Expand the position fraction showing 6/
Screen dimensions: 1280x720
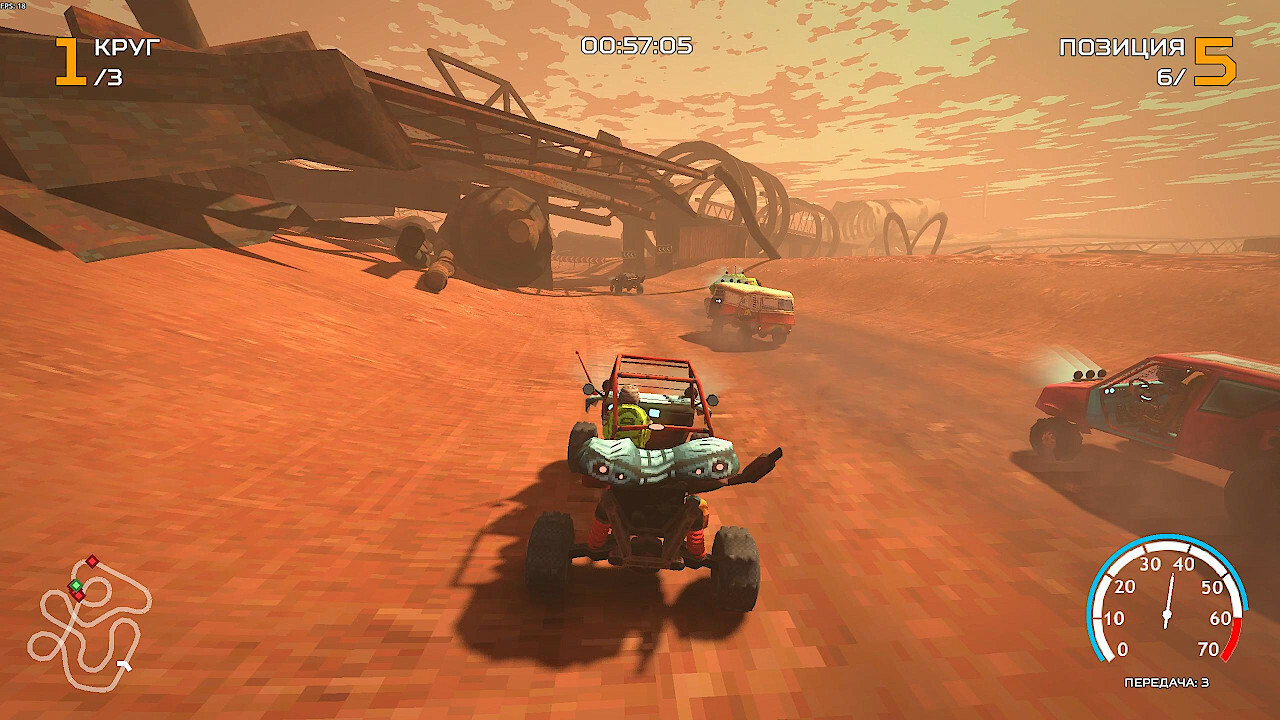1172,74
